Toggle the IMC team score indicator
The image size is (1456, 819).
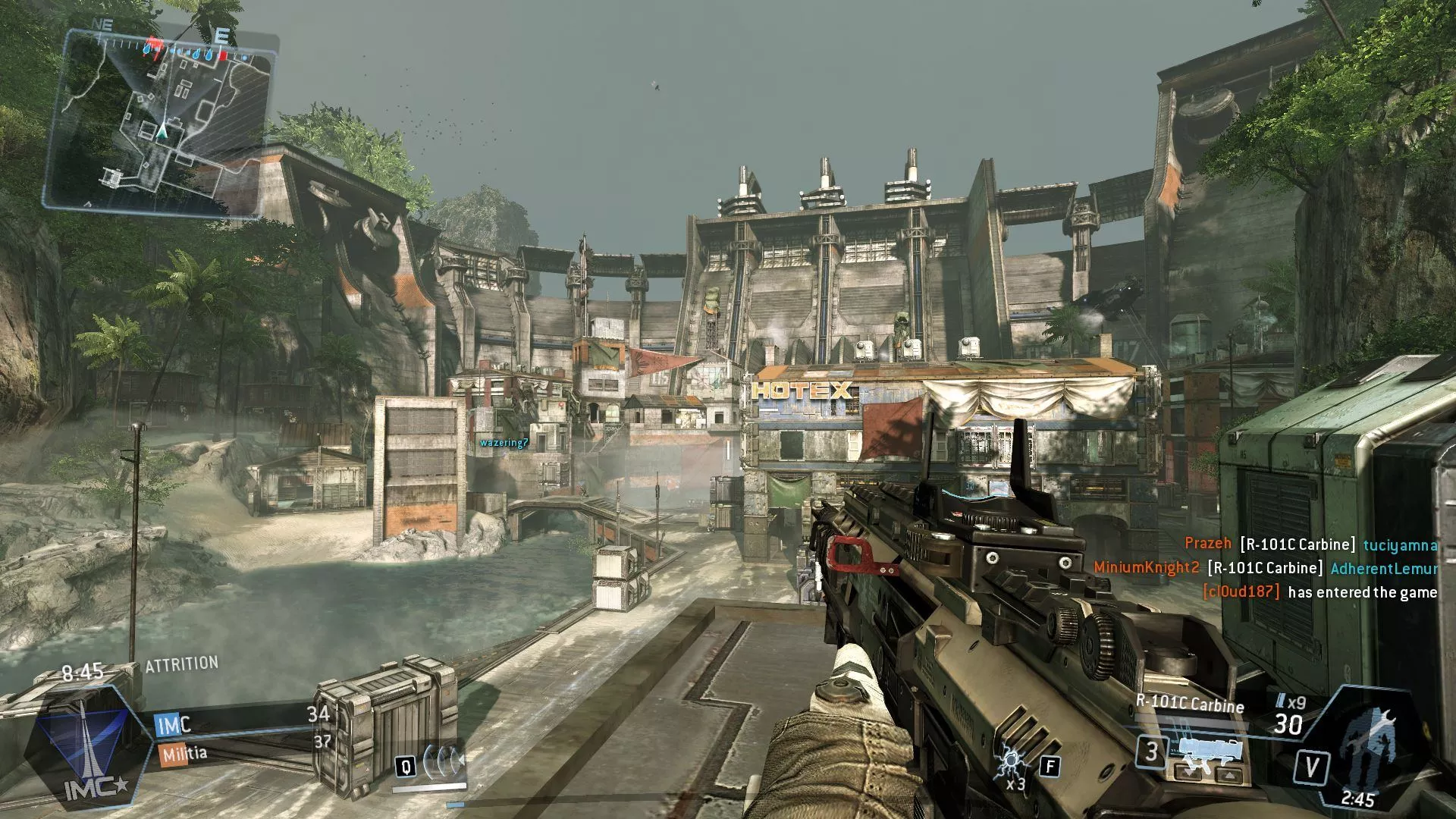click(172, 724)
